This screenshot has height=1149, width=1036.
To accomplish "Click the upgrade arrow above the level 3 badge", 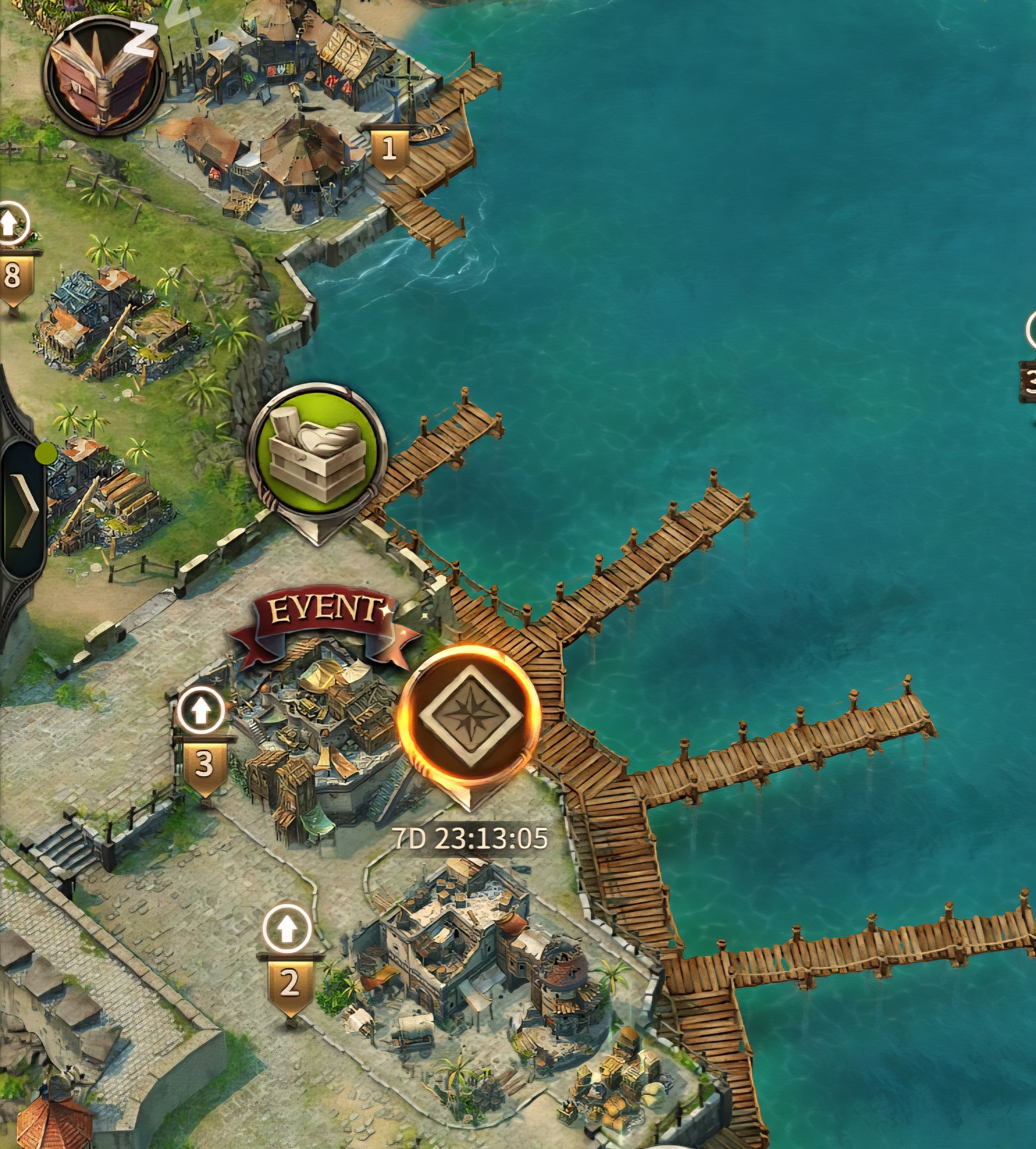I will (x=200, y=710).
